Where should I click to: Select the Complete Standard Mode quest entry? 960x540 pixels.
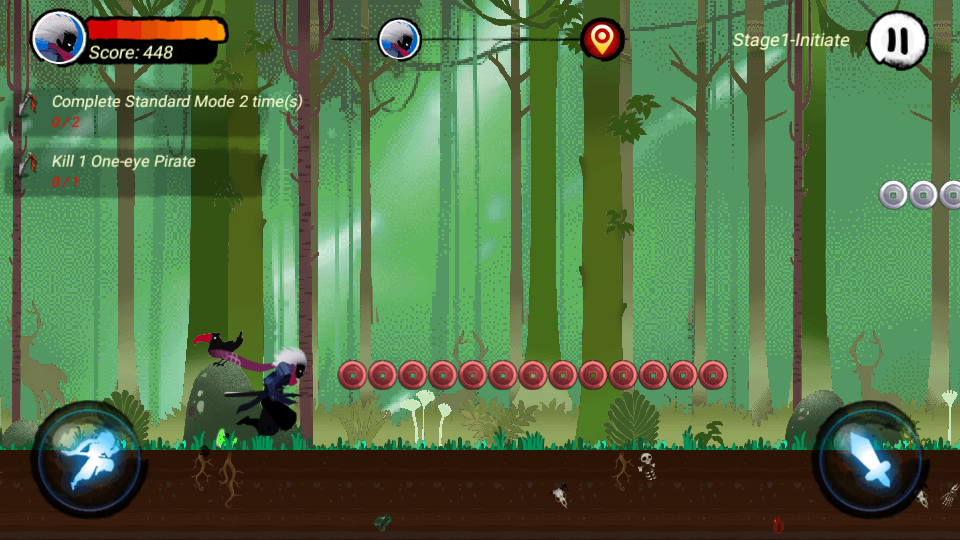coord(160,111)
